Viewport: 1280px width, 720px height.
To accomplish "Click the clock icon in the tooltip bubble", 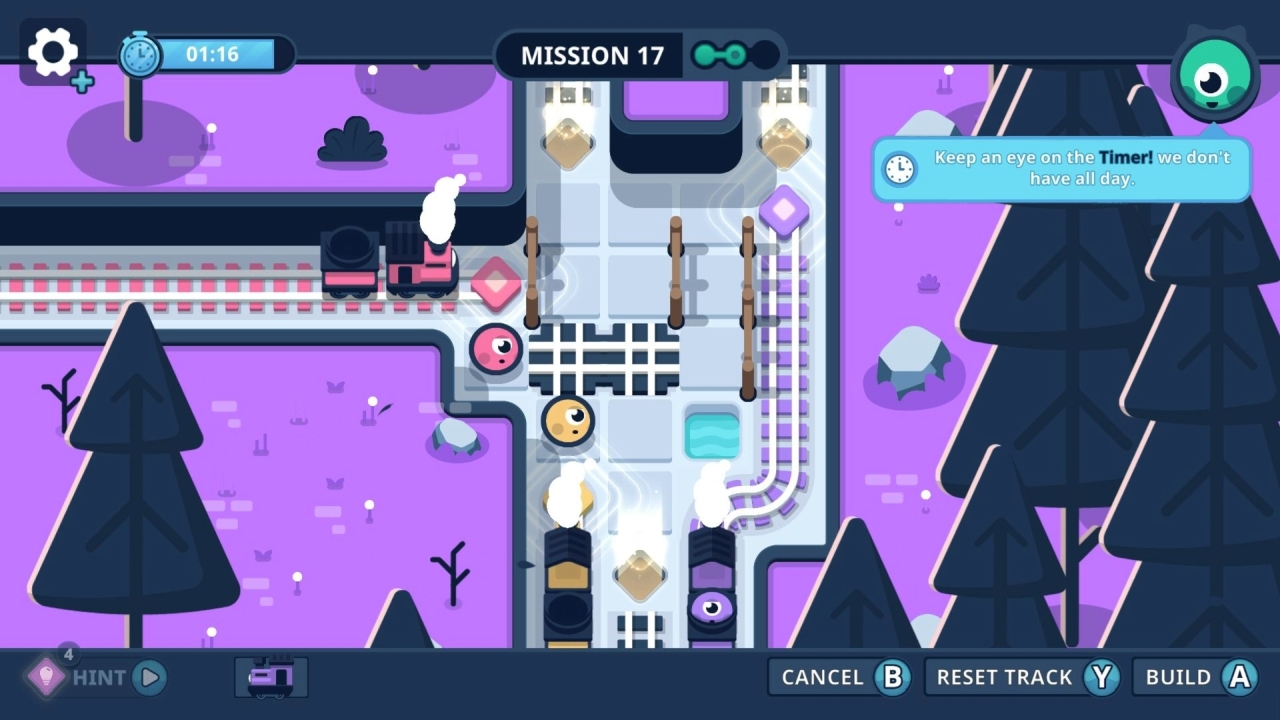I will click(x=899, y=169).
